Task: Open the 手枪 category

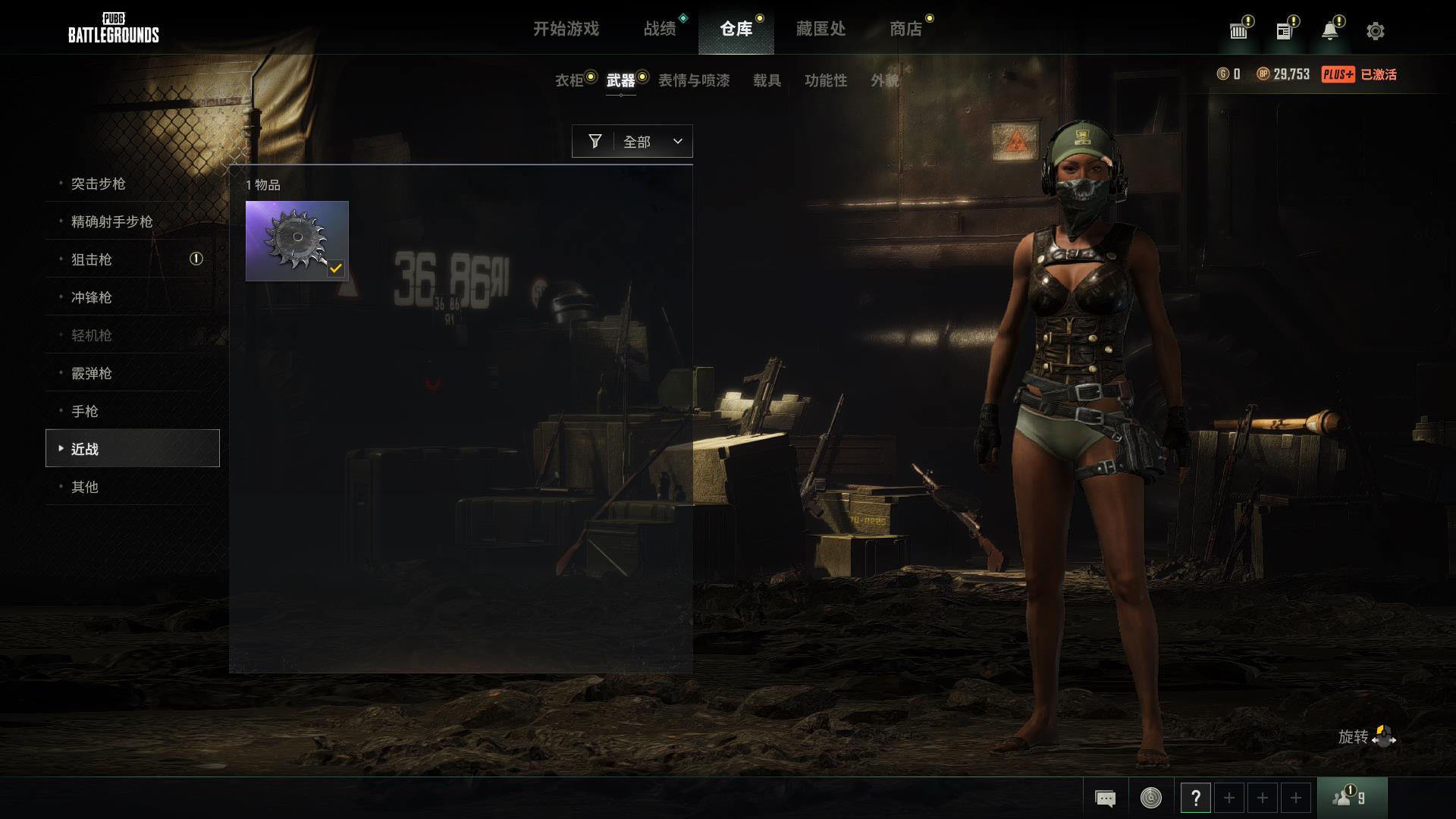Action: [x=85, y=411]
